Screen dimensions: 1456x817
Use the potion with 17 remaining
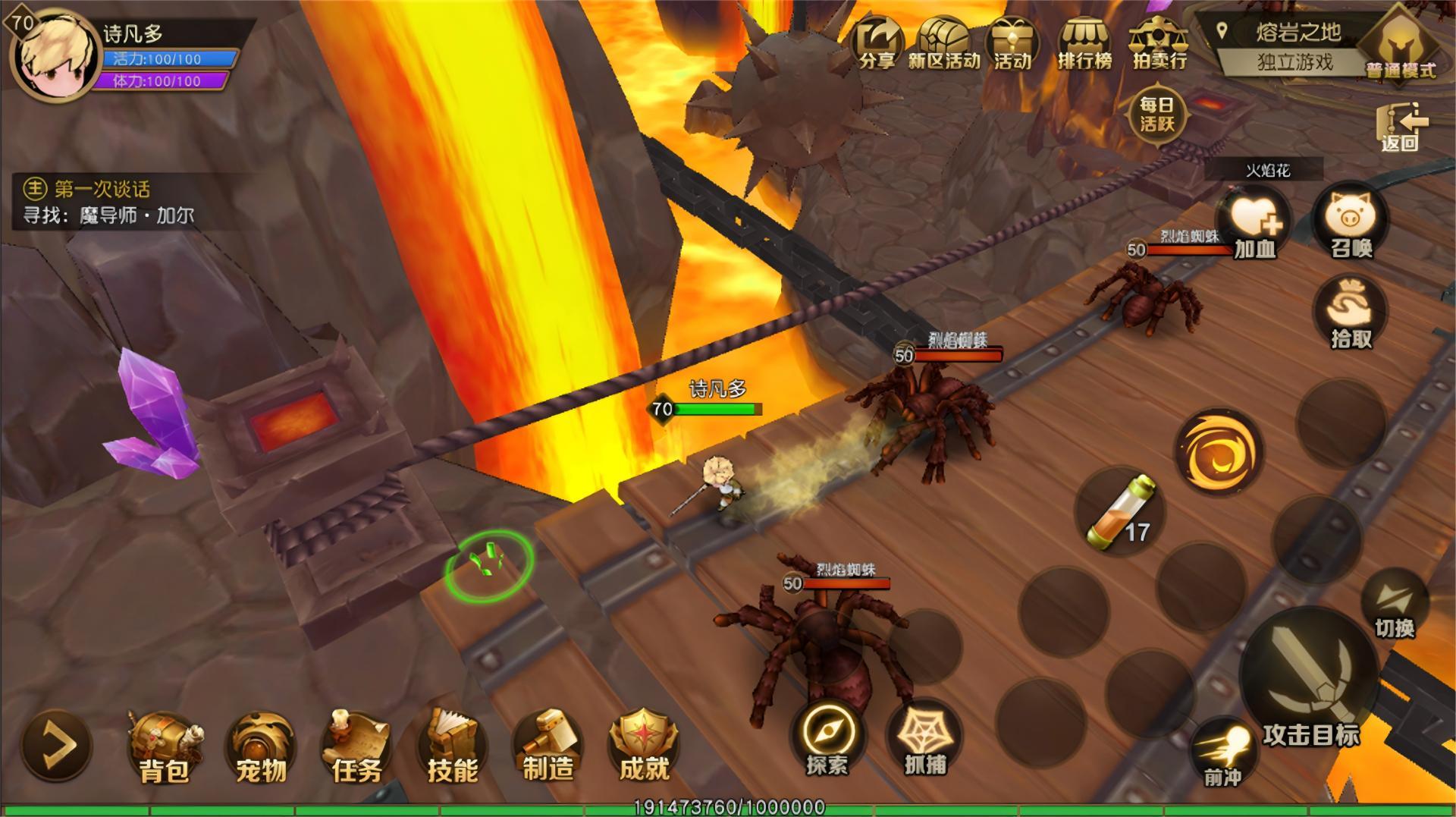click(1119, 511)
